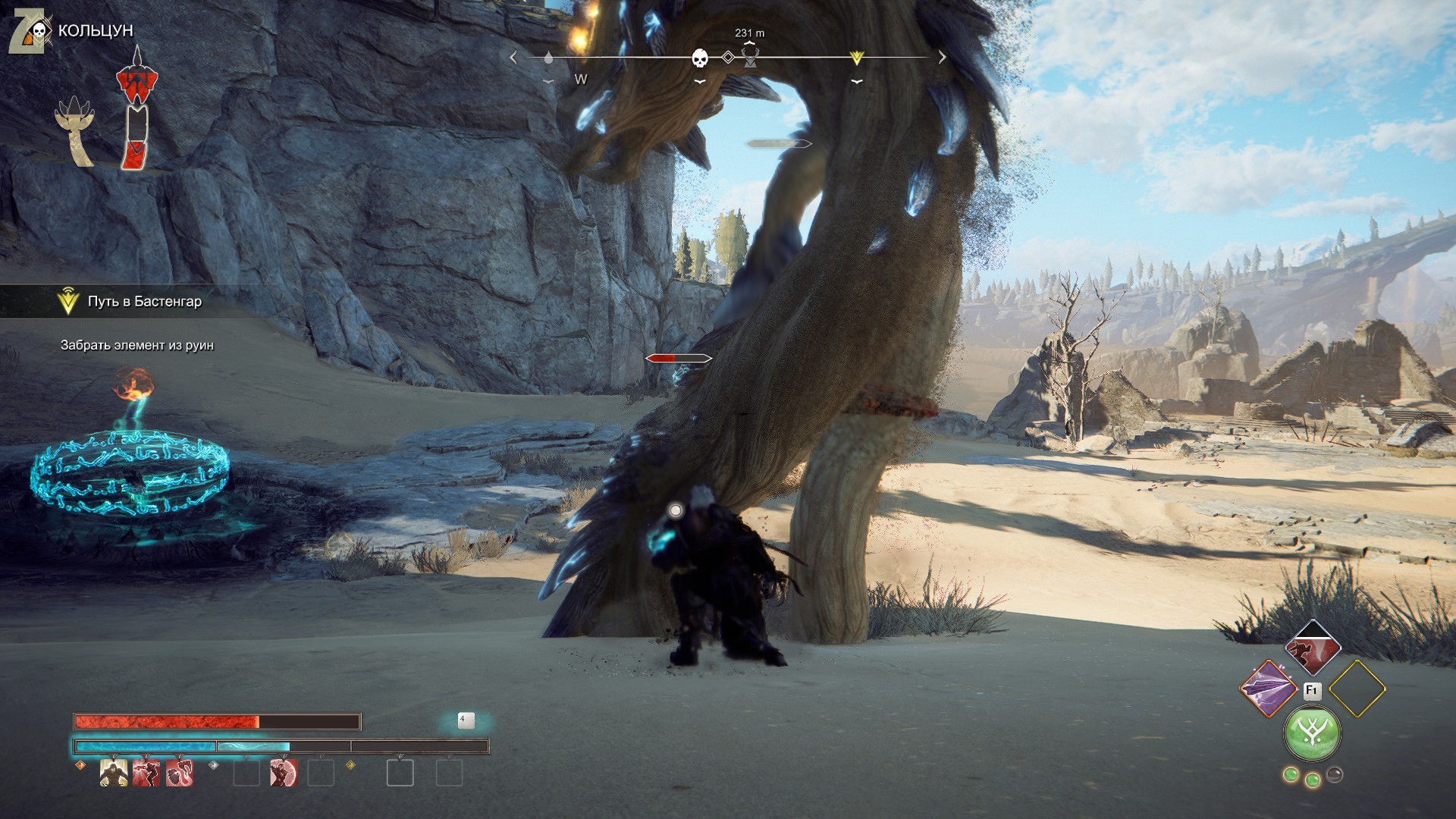Screen dimensions: 1456x819
Task: Select the armored warrior ability icon
Action: pyautogui.click(x=114, y=773)
